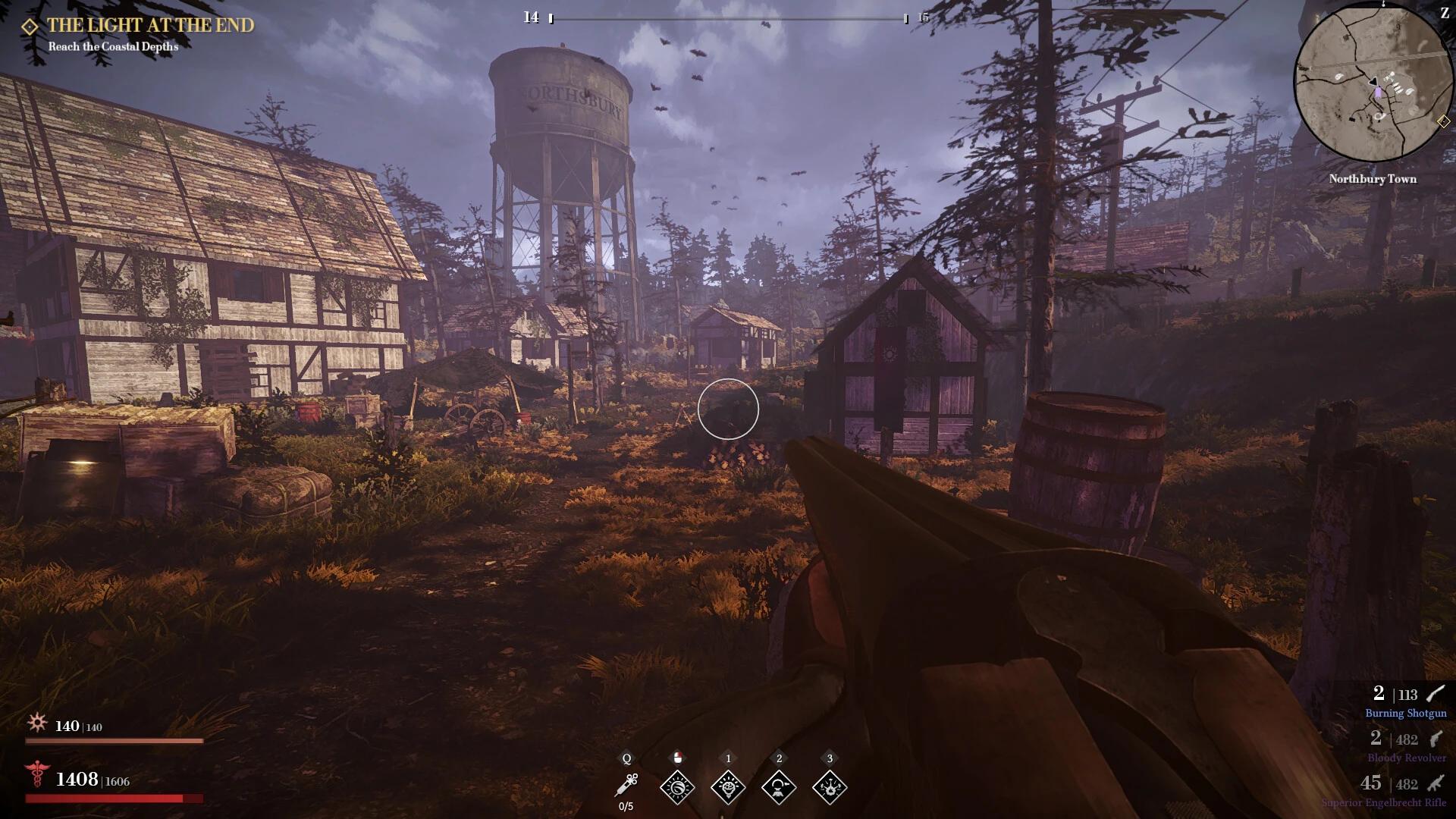Use the explosive ability icon in slot 3
1456x819 pixels.
[830, 787]
